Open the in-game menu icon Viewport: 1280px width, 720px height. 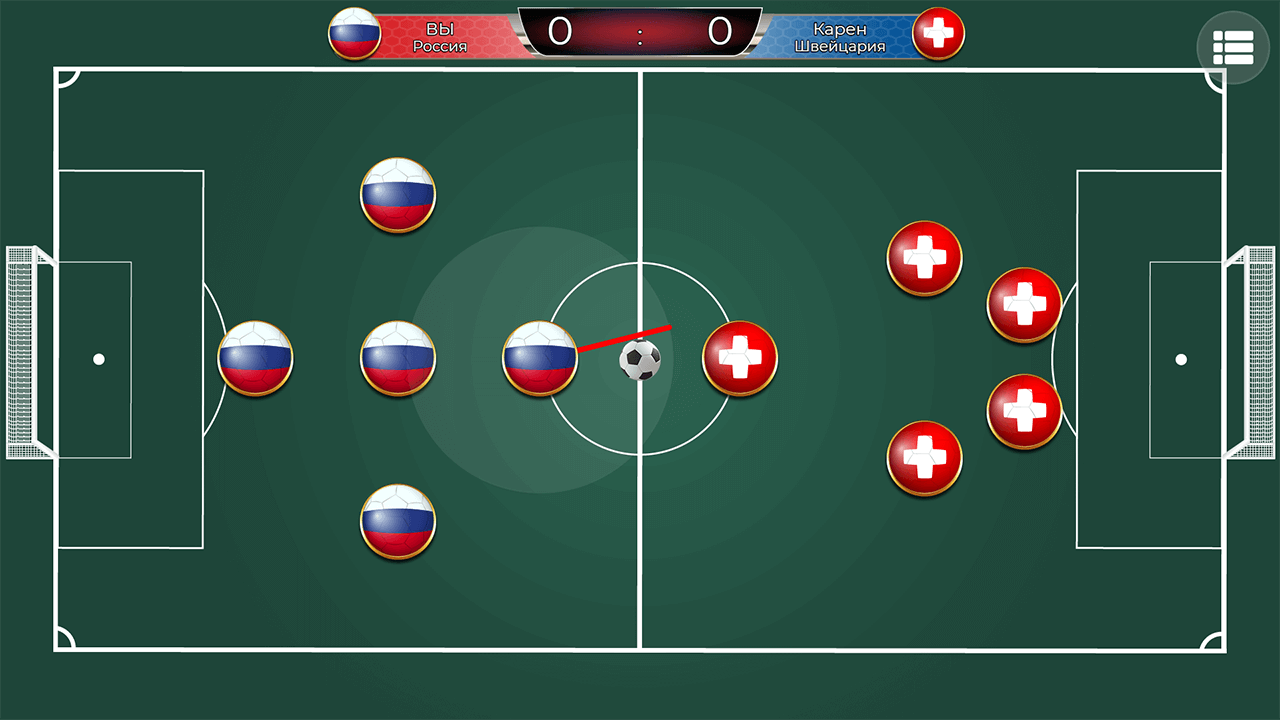[1233, 46]
